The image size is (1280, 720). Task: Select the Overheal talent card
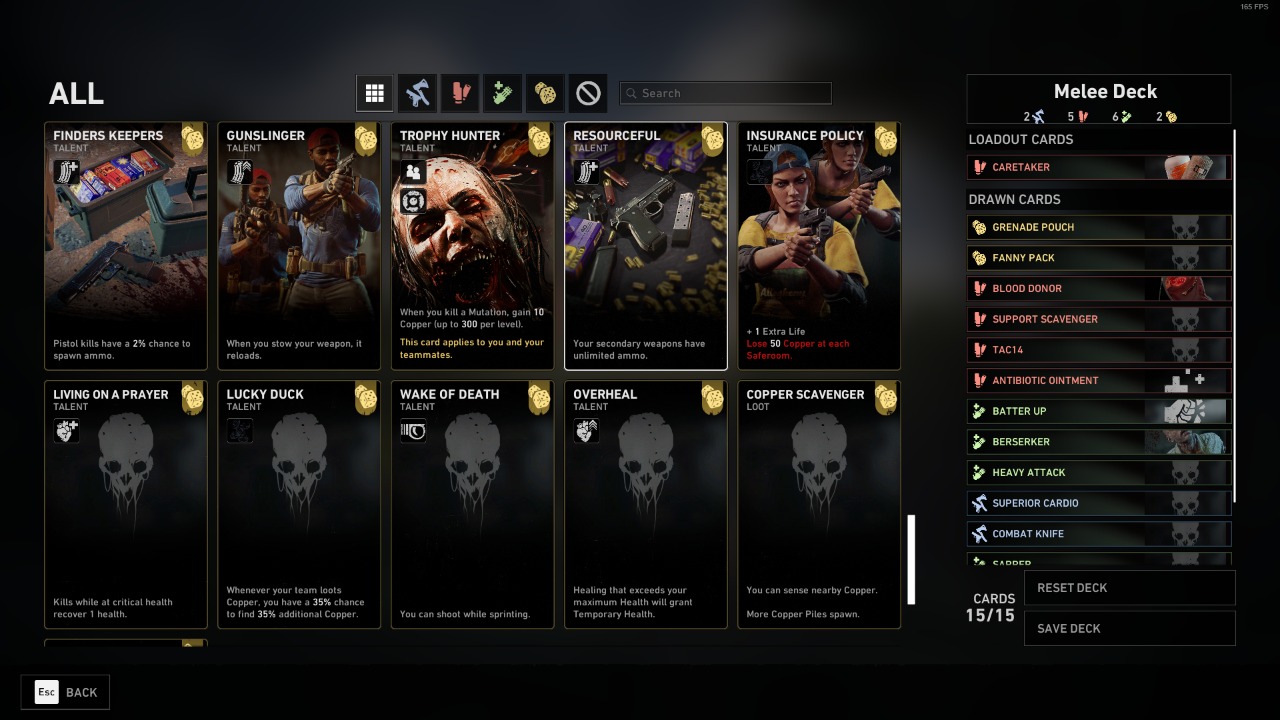tap(646, 504)
